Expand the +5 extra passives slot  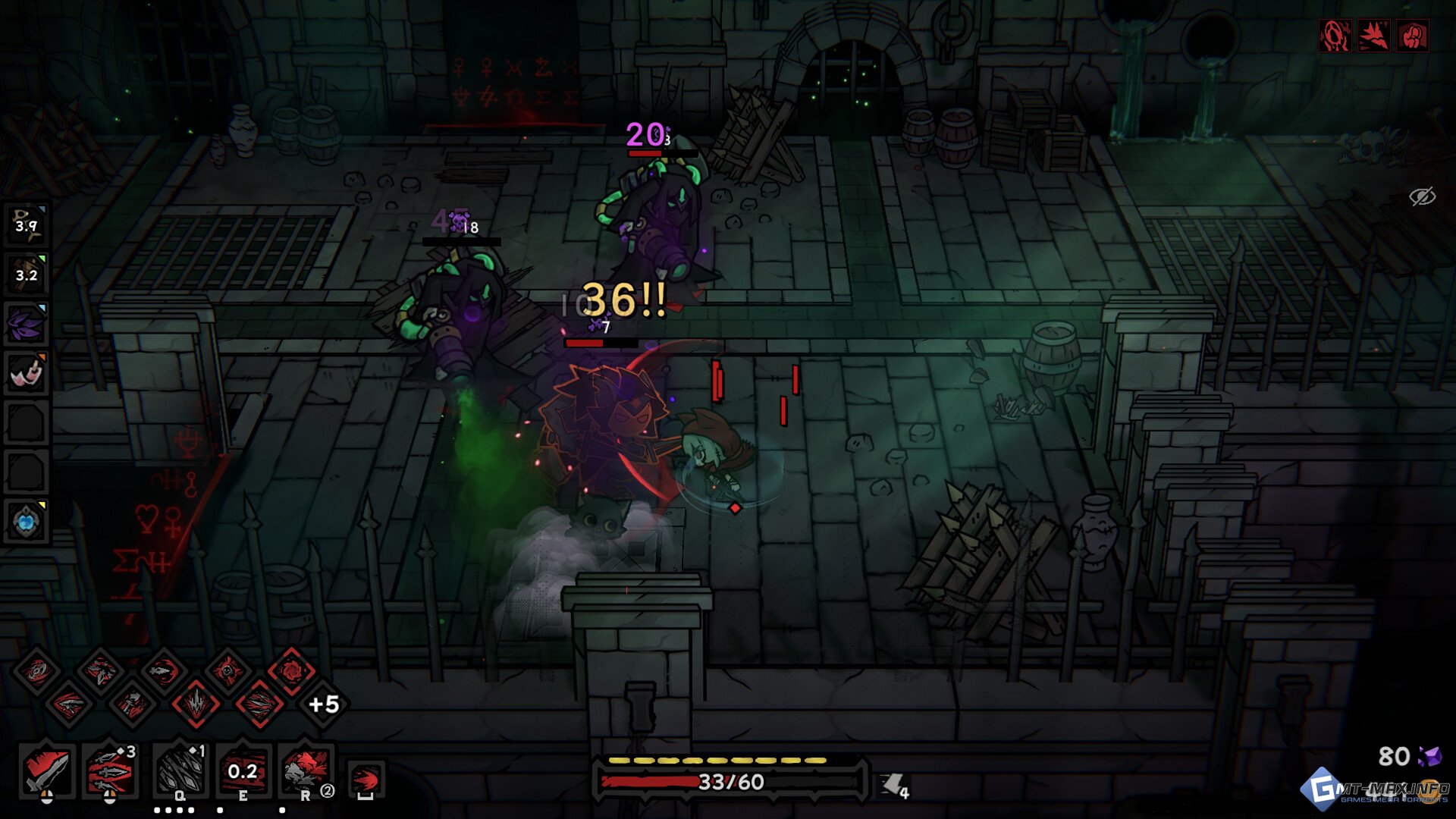pyautogui.click(x=324, y=704)
